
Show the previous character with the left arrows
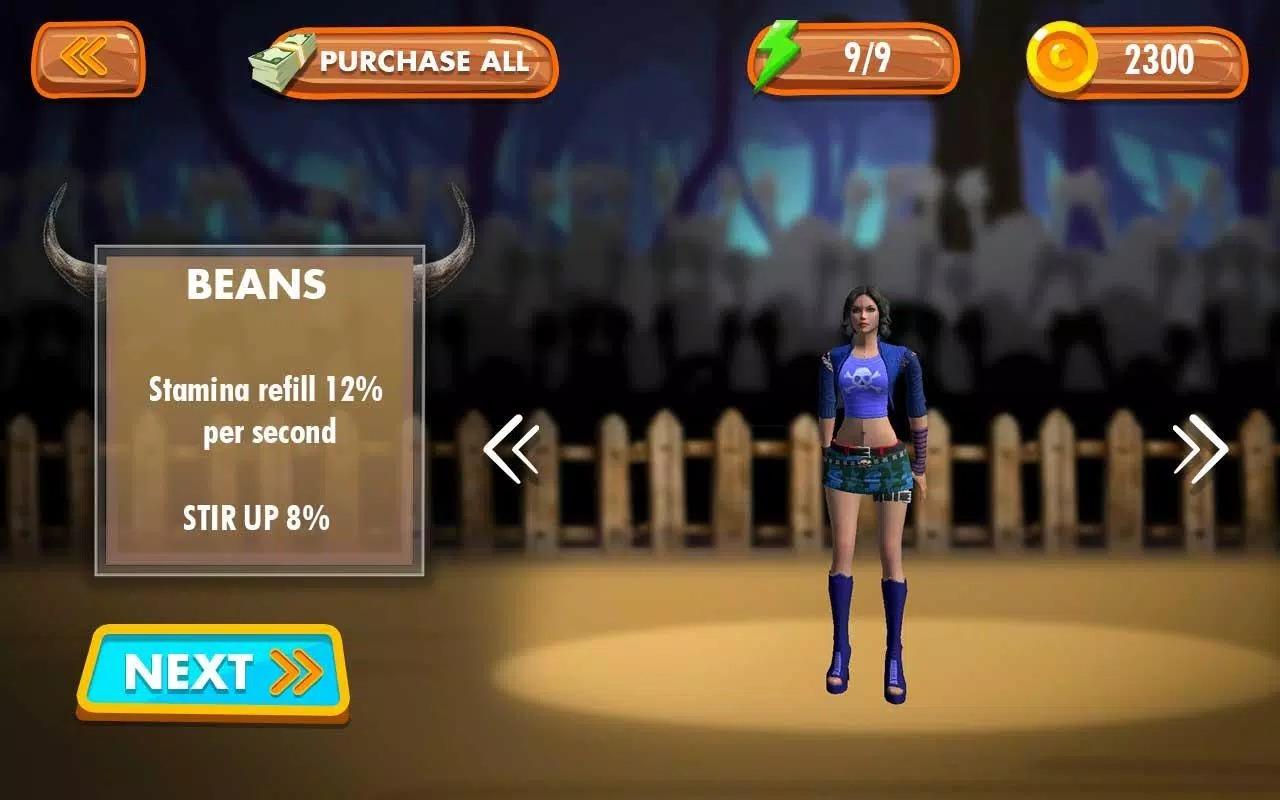511,449
